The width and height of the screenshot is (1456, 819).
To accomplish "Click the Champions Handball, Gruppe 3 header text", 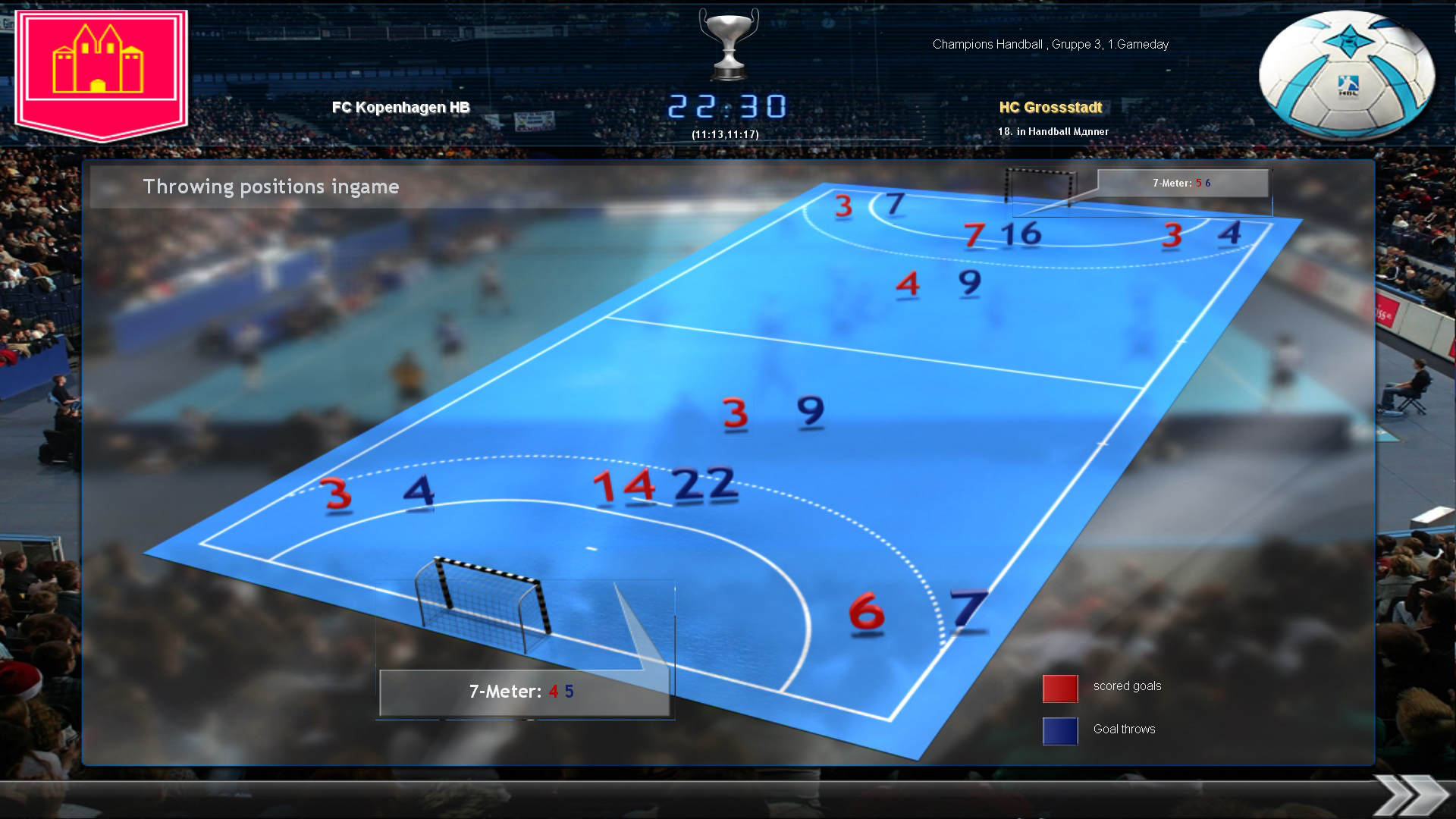I will point(1051,44).
